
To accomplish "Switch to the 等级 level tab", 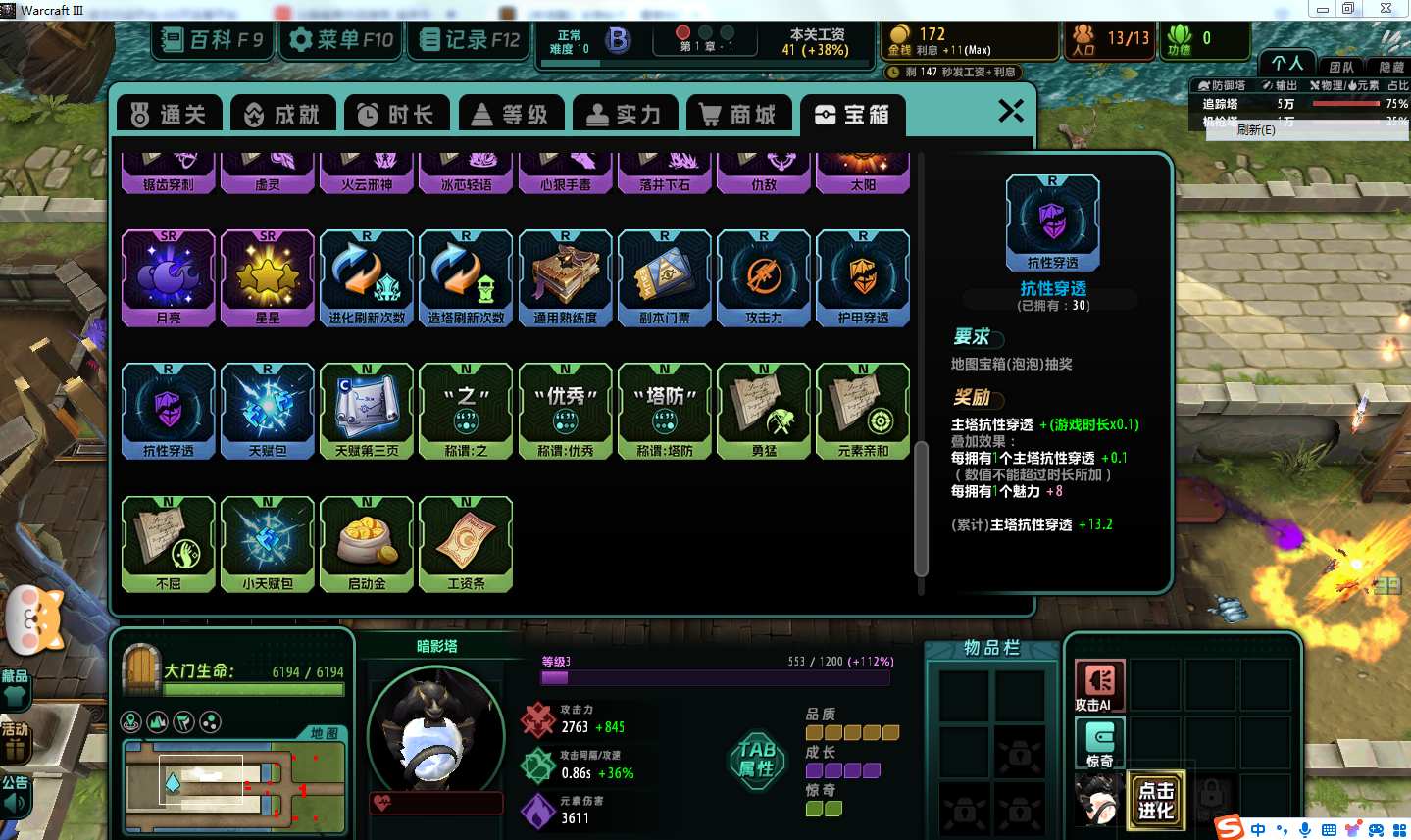I will coord(510,115).
